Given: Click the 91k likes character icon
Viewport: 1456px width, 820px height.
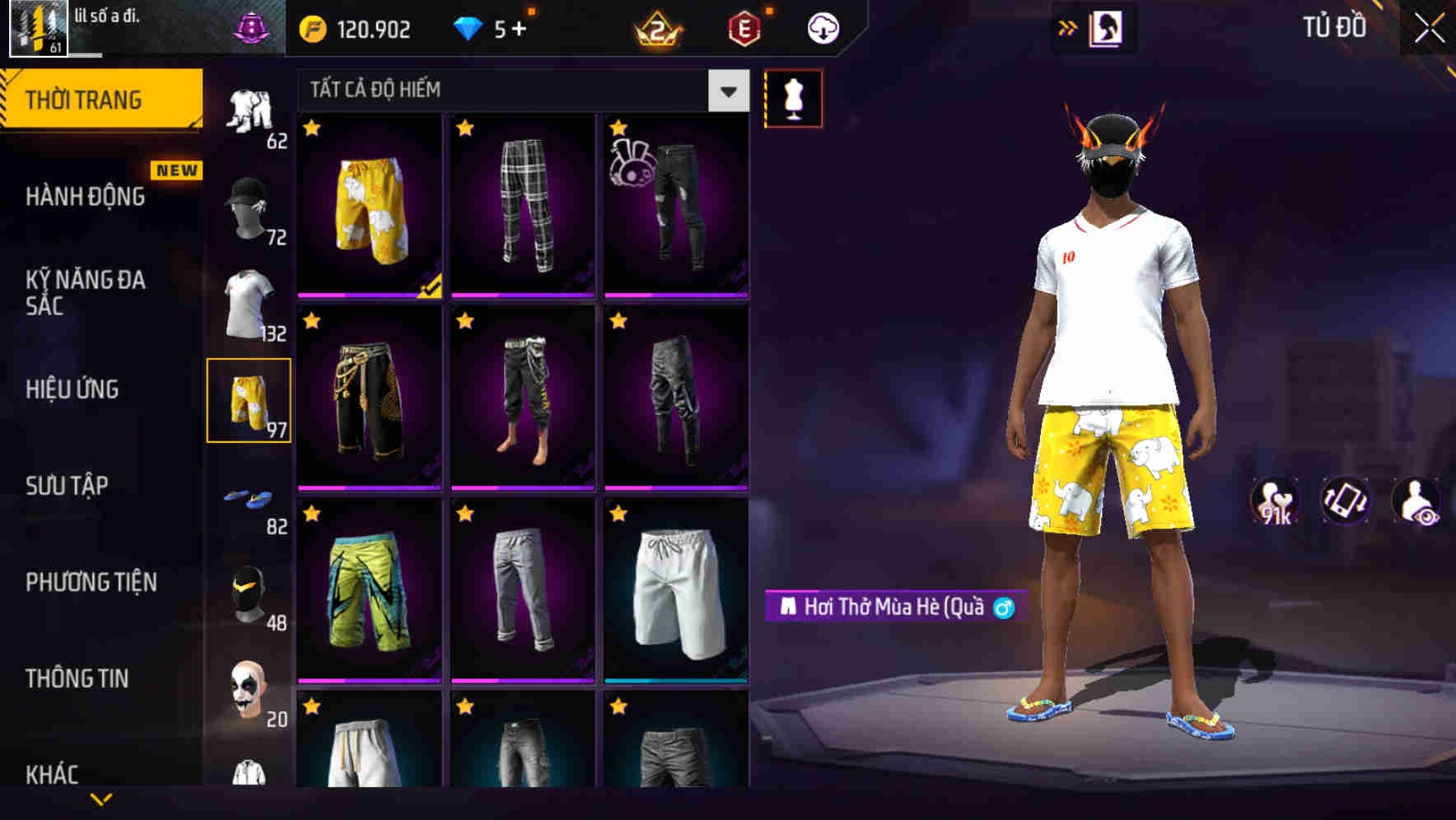Looking at the screenshot, I should tap(1276, 502).
